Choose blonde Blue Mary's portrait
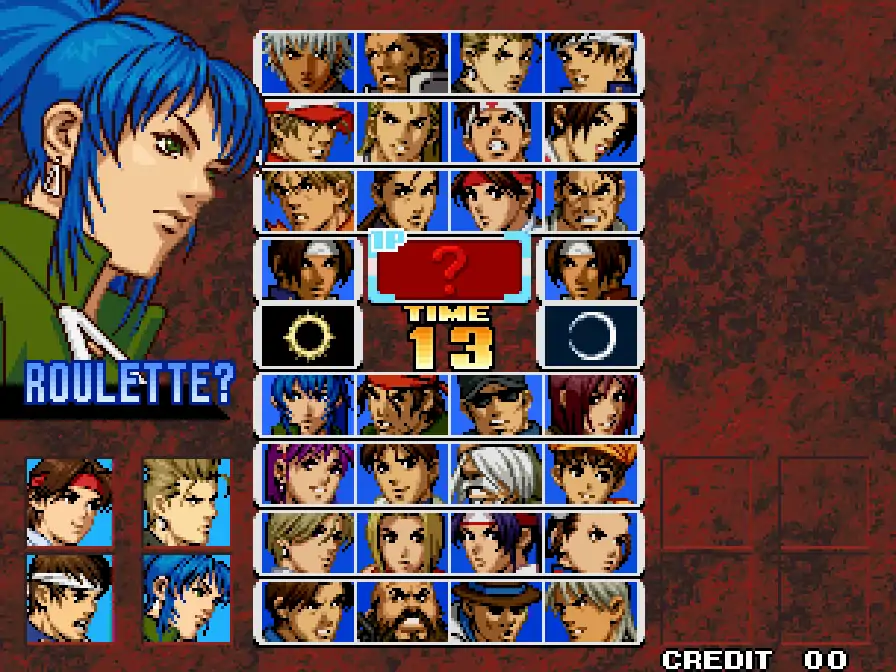Viewport: 896px width, 672px height. click(x=402, y=542)
